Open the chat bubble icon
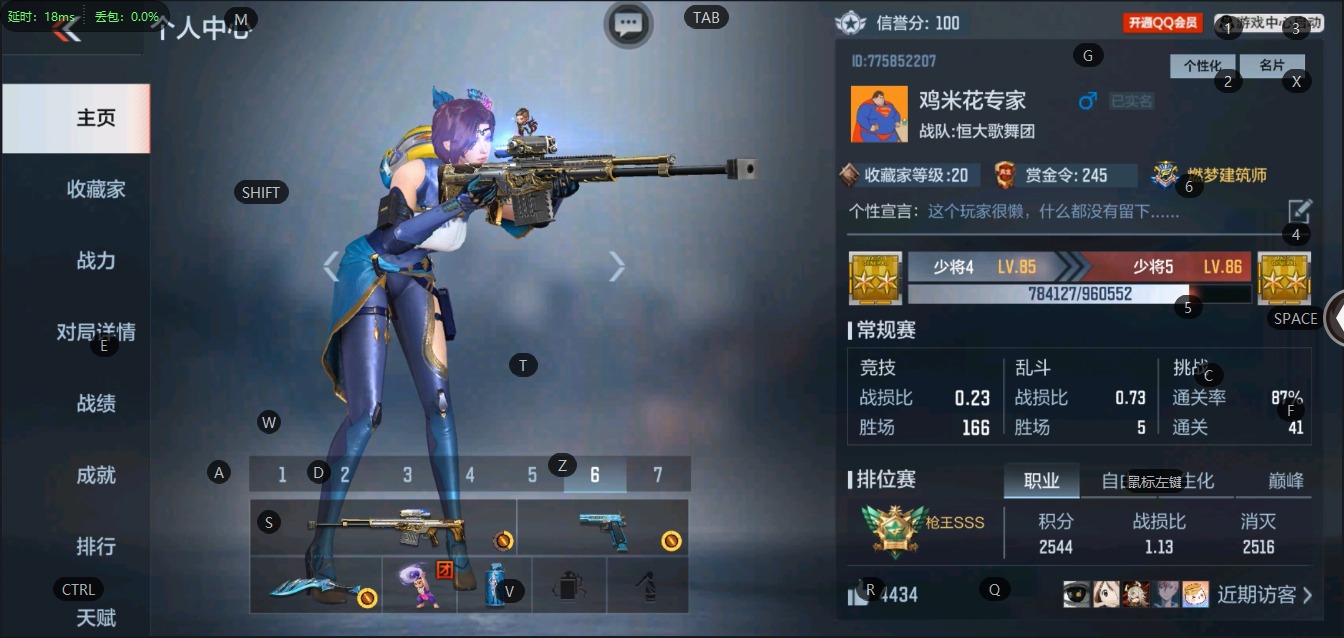 (628, 24)
